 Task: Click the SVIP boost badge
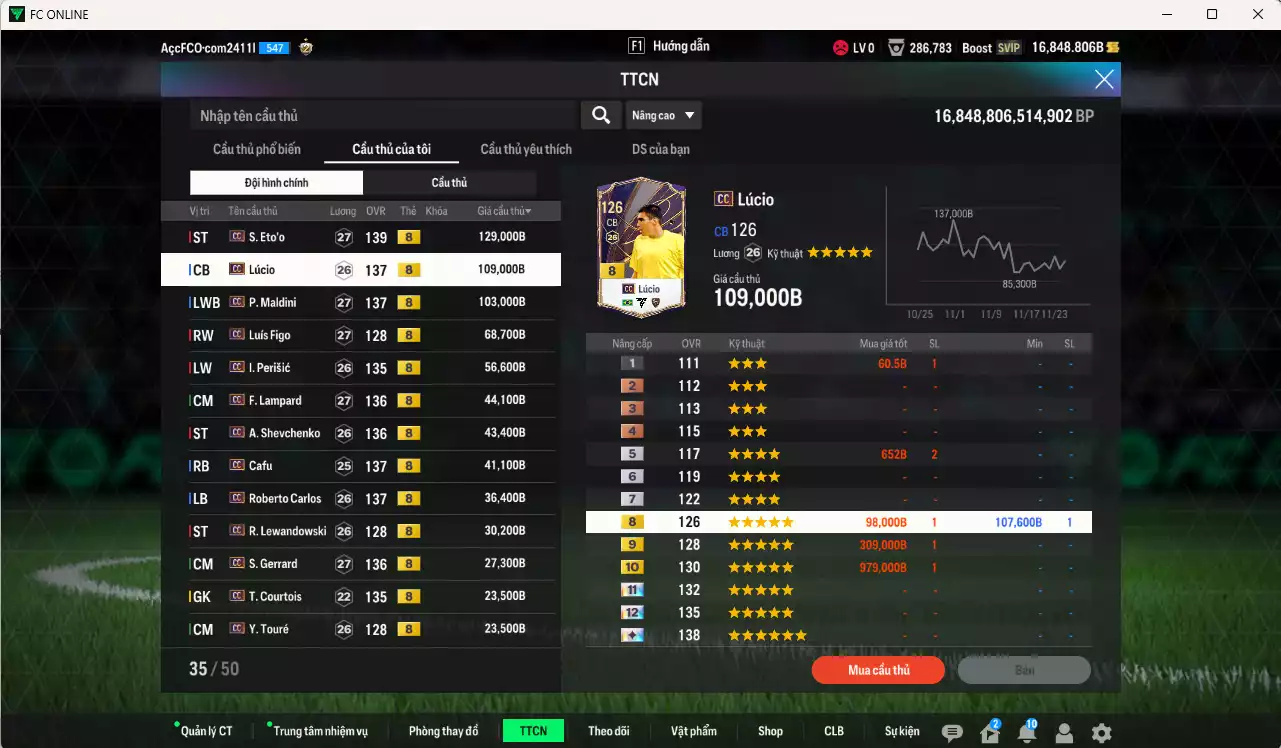click(x=1010, y=47)
